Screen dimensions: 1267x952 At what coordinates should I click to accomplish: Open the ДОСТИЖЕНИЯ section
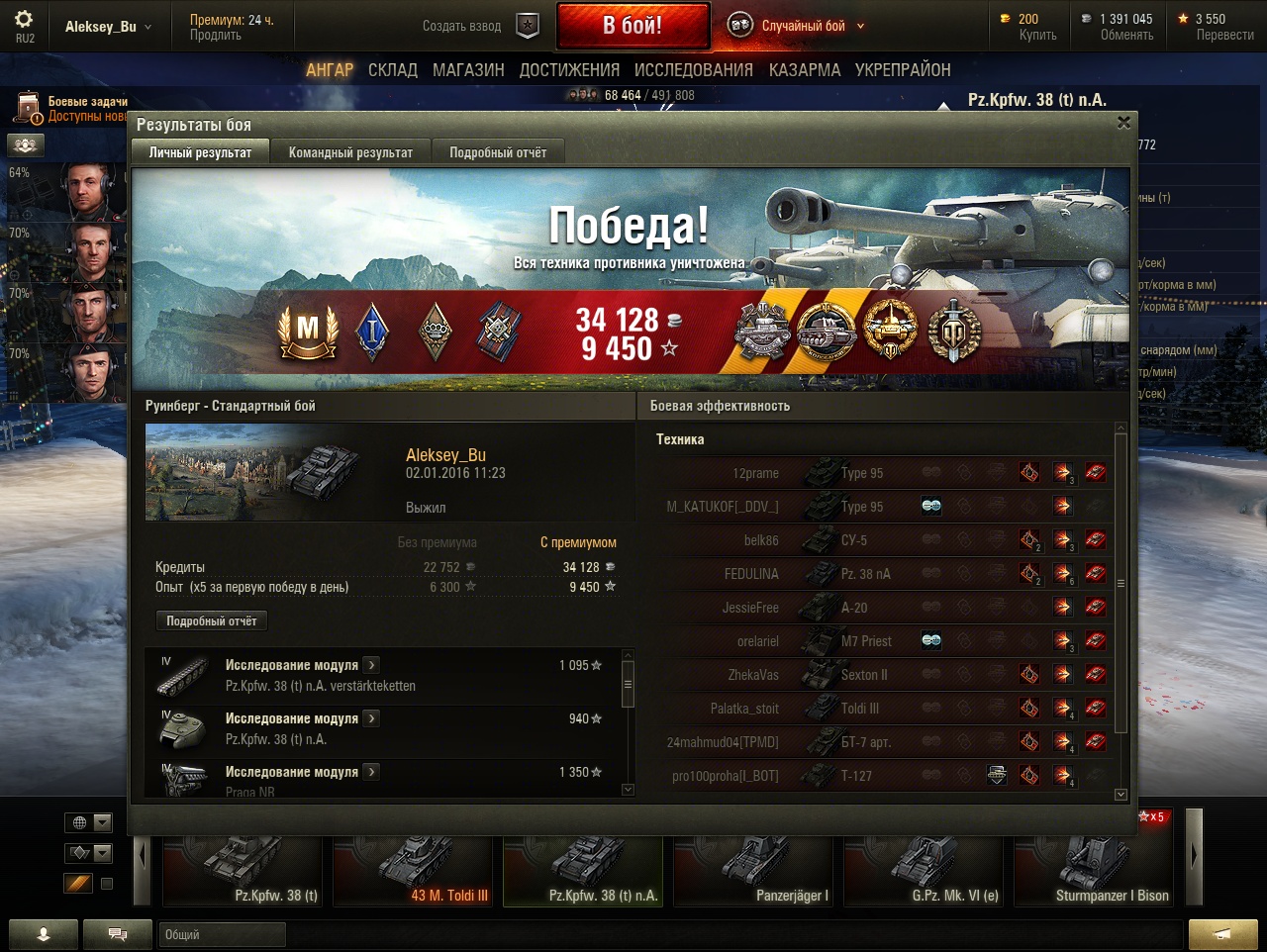click(x=569, y=70)
